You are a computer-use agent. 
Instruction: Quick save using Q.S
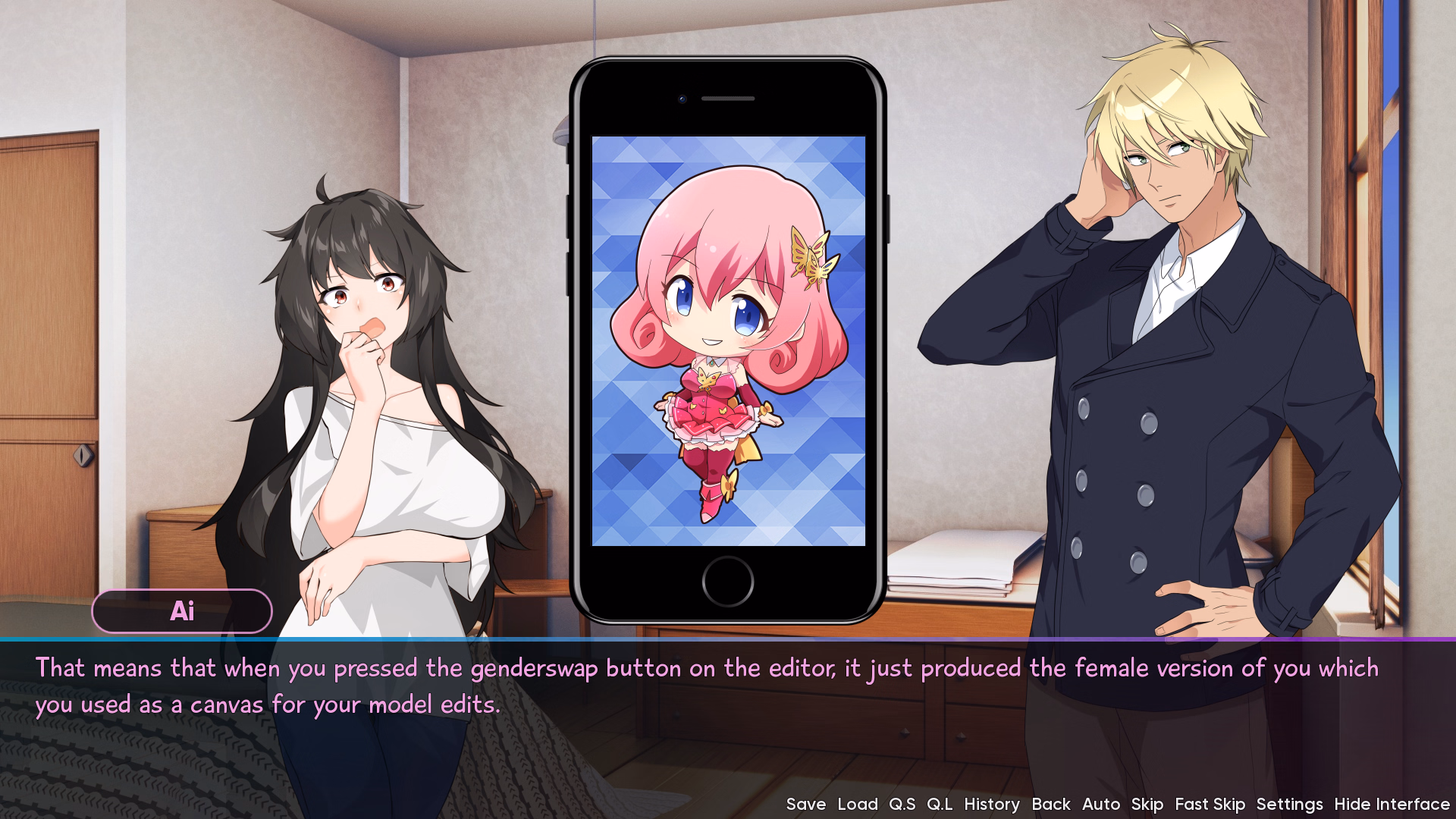click(902, 804)
